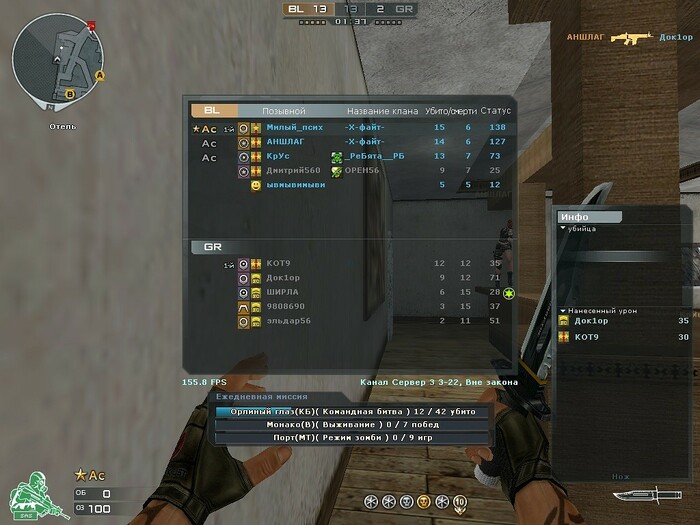
Task: Click player ывмывимыви's row
Action: pos(295,185)
